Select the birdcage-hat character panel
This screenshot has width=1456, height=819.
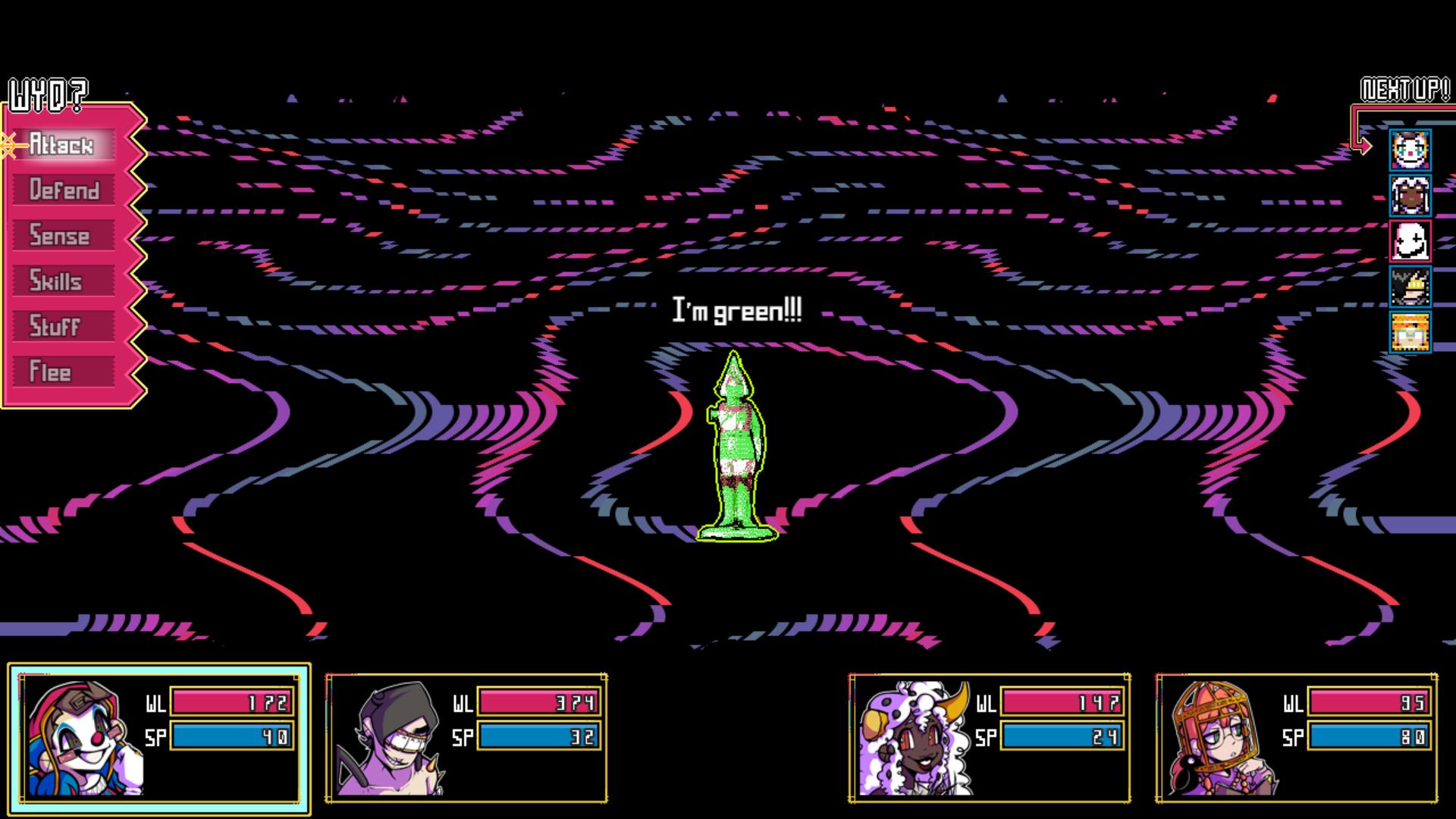(1296, 738)
